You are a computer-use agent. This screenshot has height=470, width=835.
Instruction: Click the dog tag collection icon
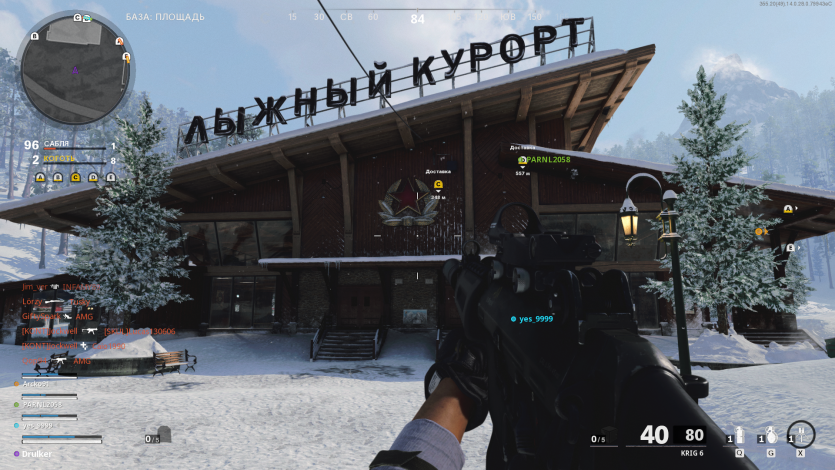coord(165,436)
